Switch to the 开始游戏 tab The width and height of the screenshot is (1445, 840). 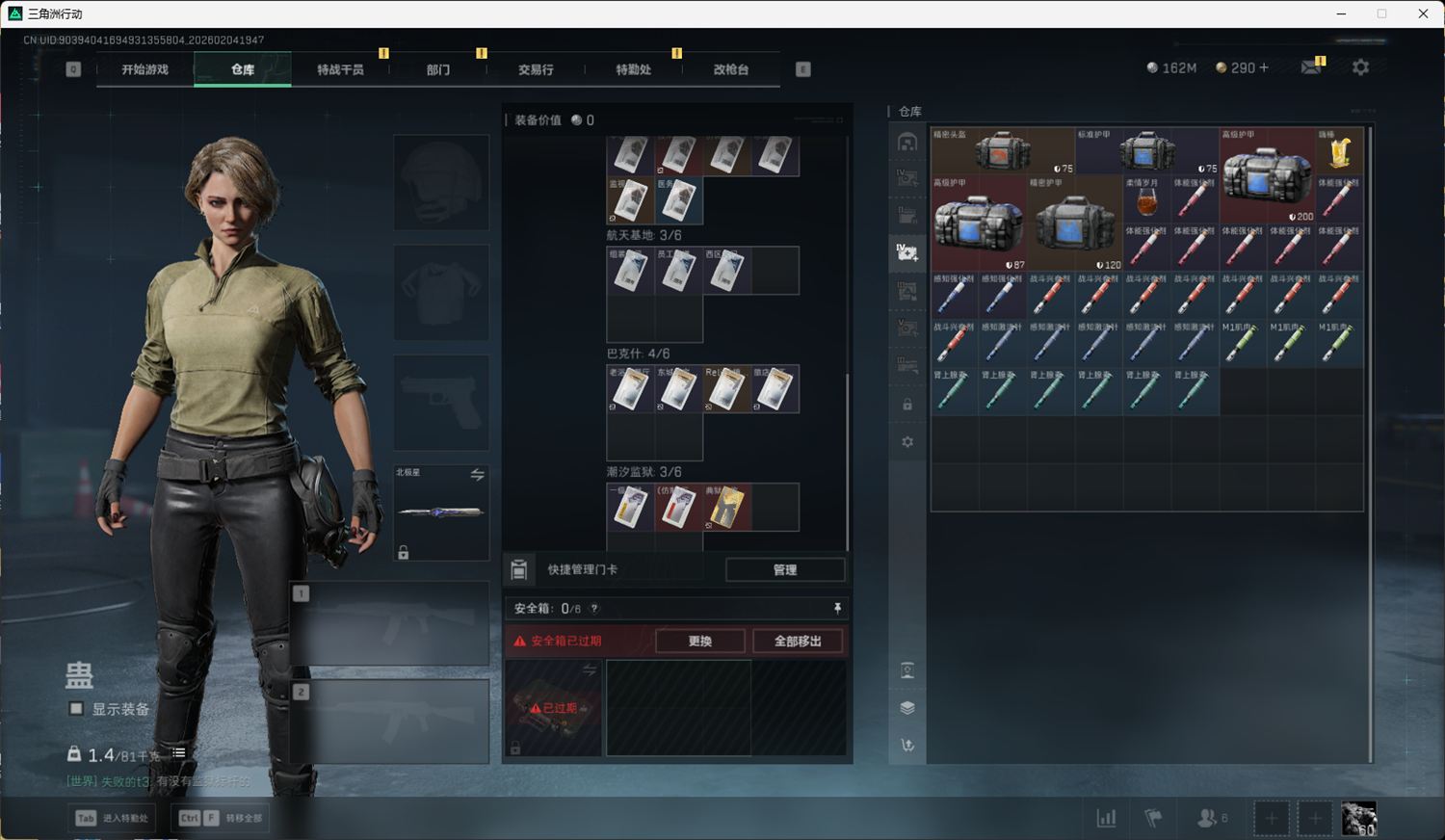145,69
